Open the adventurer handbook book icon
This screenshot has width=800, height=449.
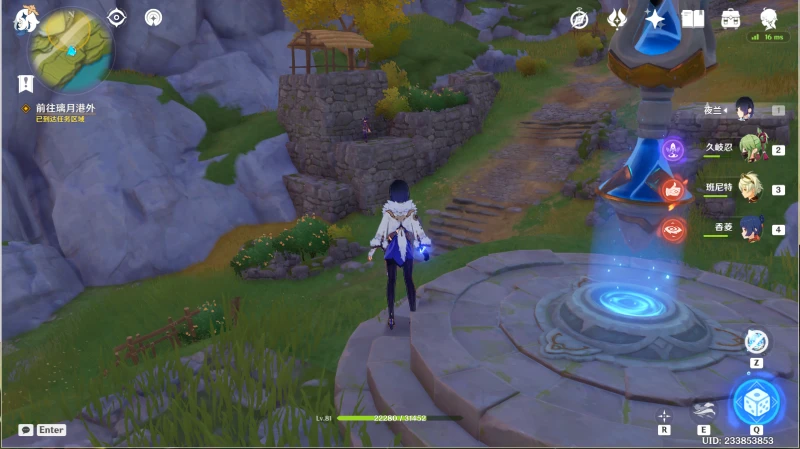(x=693, y=18)
